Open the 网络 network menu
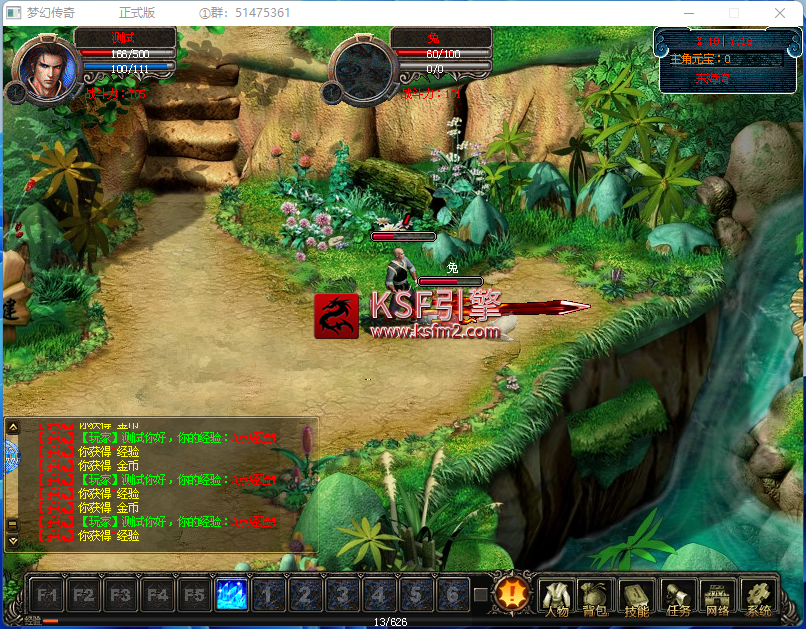The image size is (806, 629). [x=718, y=597]
